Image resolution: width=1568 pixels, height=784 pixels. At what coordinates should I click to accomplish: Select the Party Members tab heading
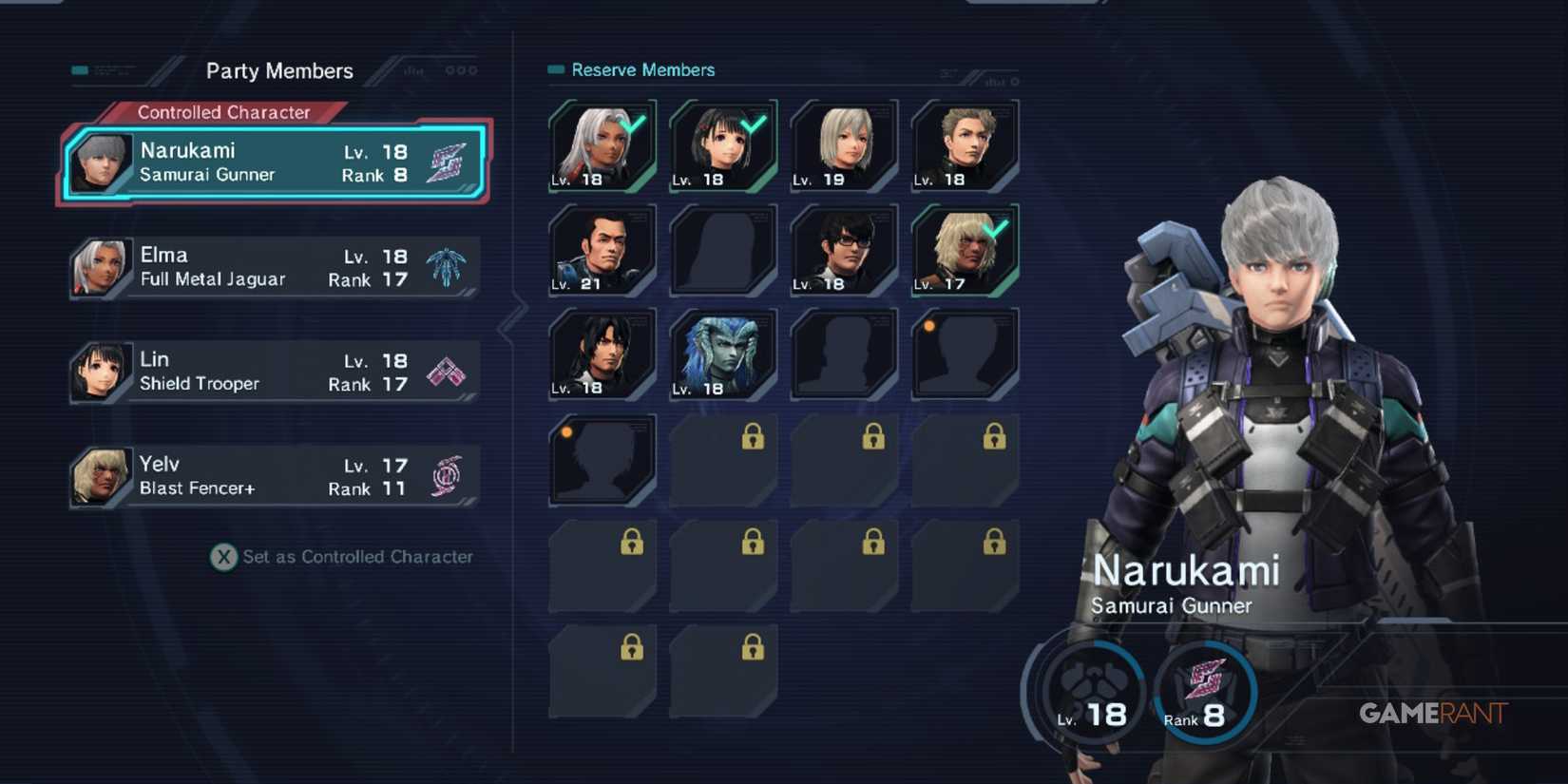coord(280,70)
